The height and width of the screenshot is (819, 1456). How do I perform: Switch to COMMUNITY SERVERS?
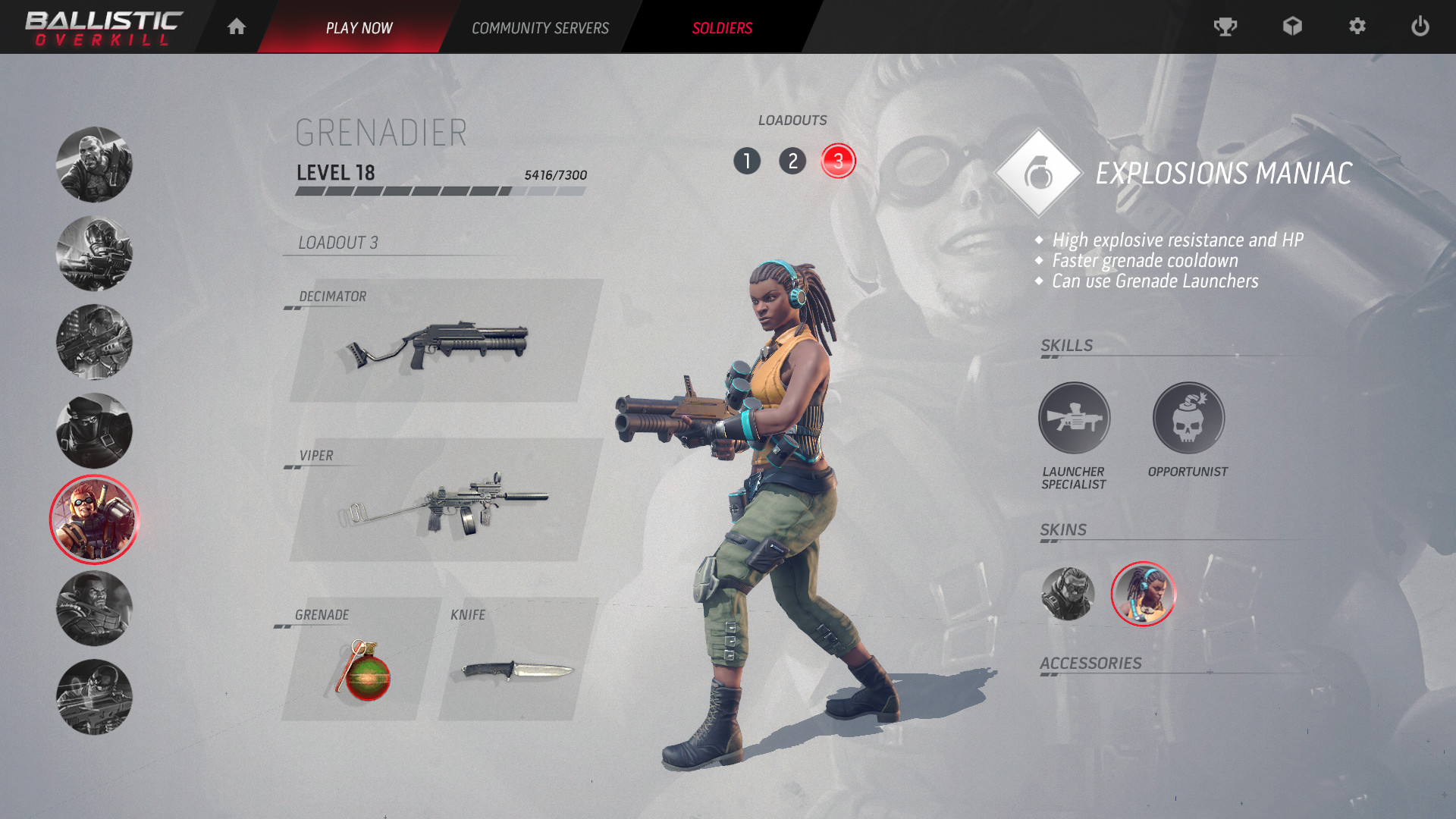(x=540, y=27)
